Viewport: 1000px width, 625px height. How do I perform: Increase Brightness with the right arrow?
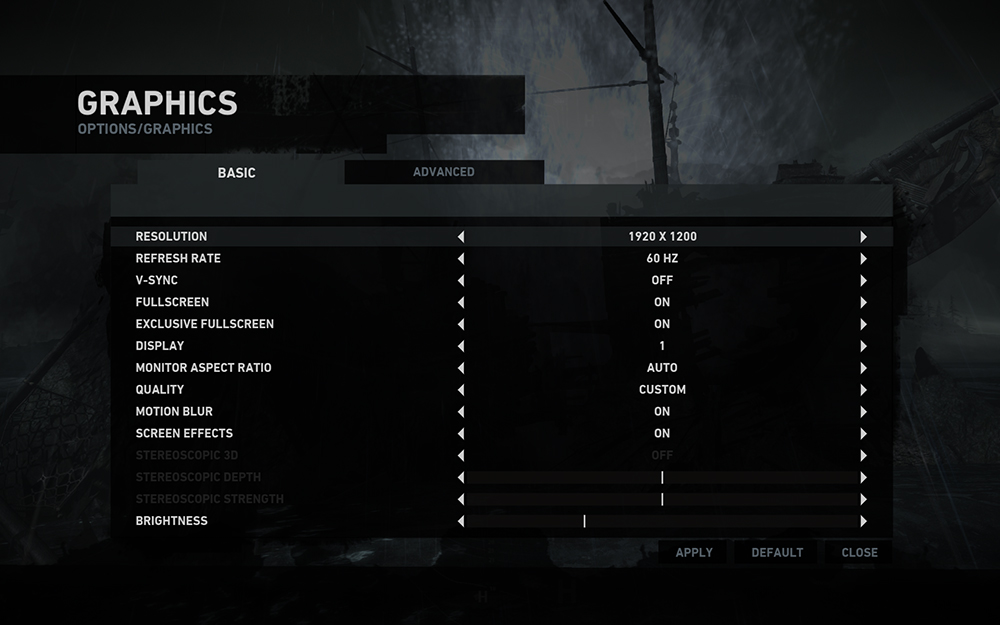[x=863, y=521]
